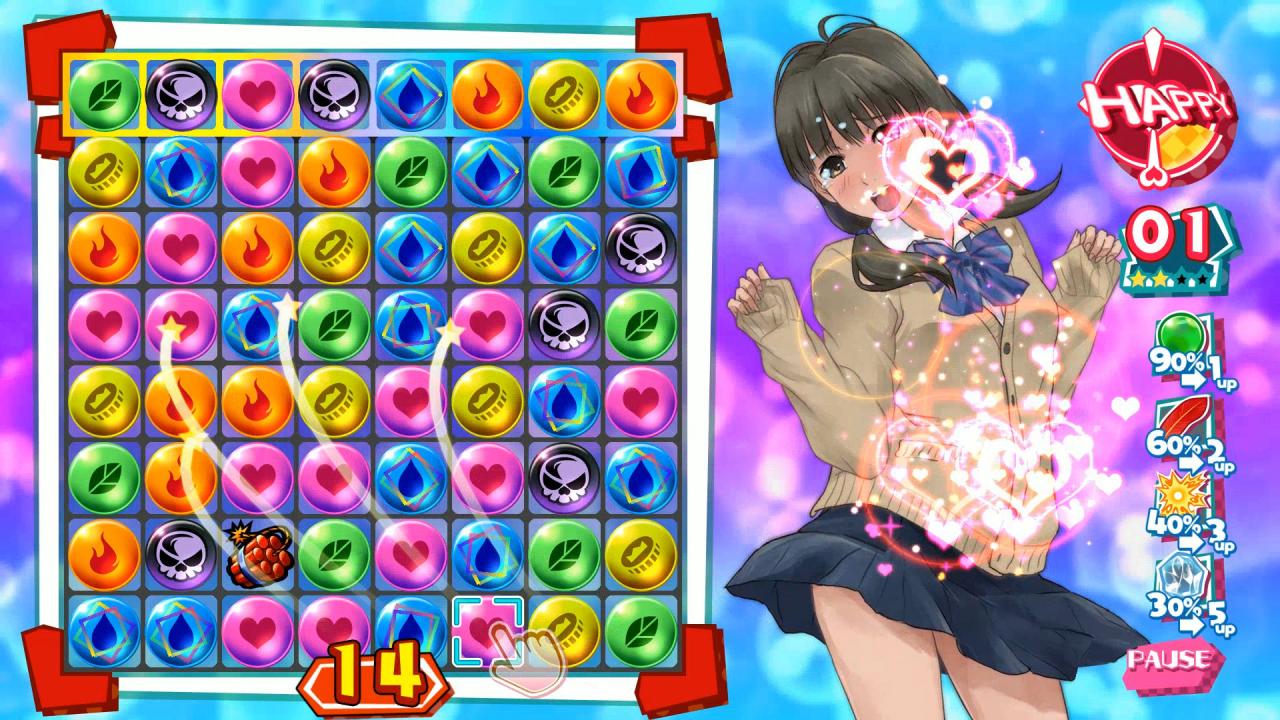The height and width of the screenshot is (720, 1280).
Task: Click an unfilled star on the rating bar
Action: tap(1182, 278)
